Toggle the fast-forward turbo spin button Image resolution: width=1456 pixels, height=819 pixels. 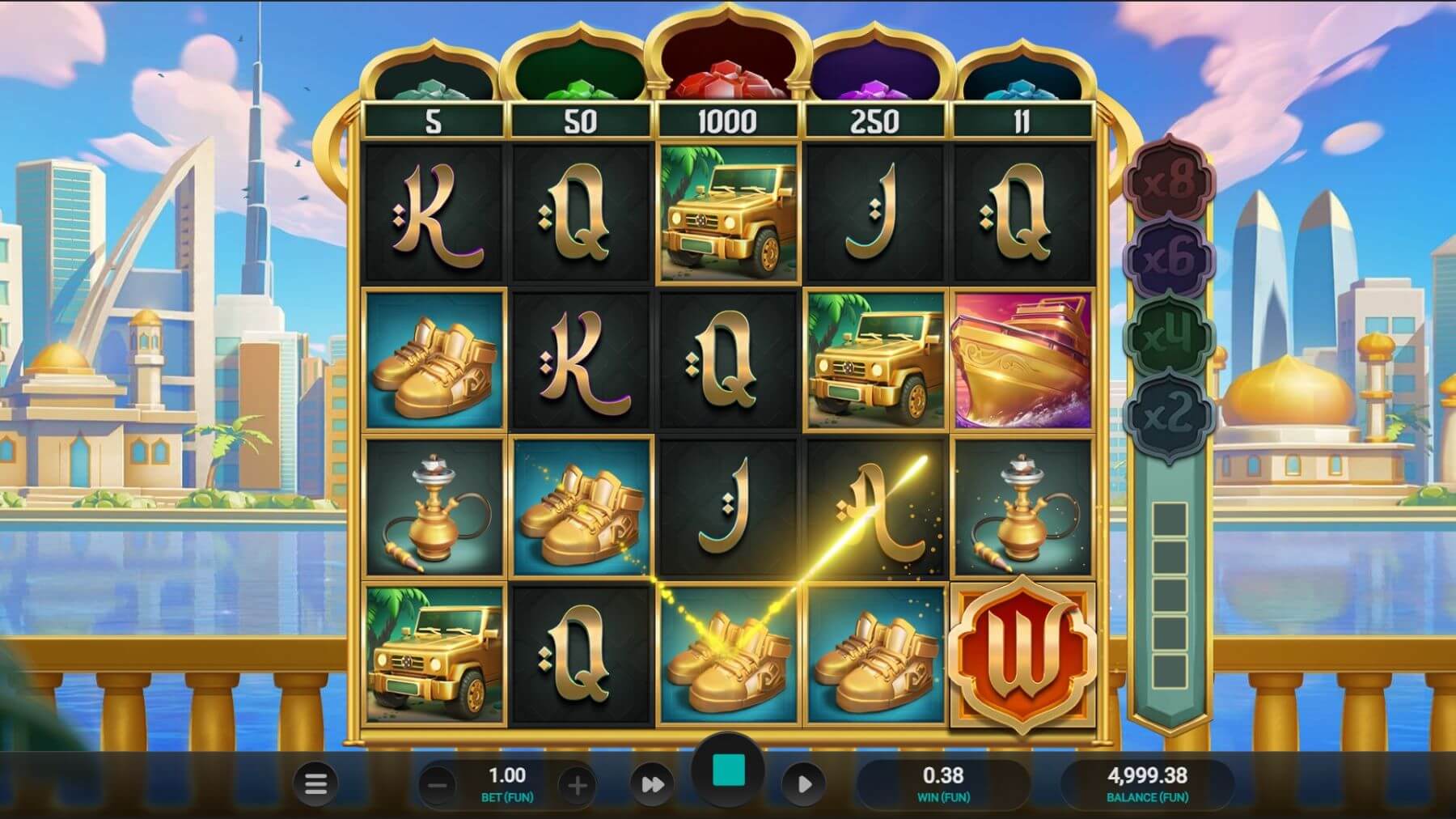pyautogui.click(x=652, y=784)
